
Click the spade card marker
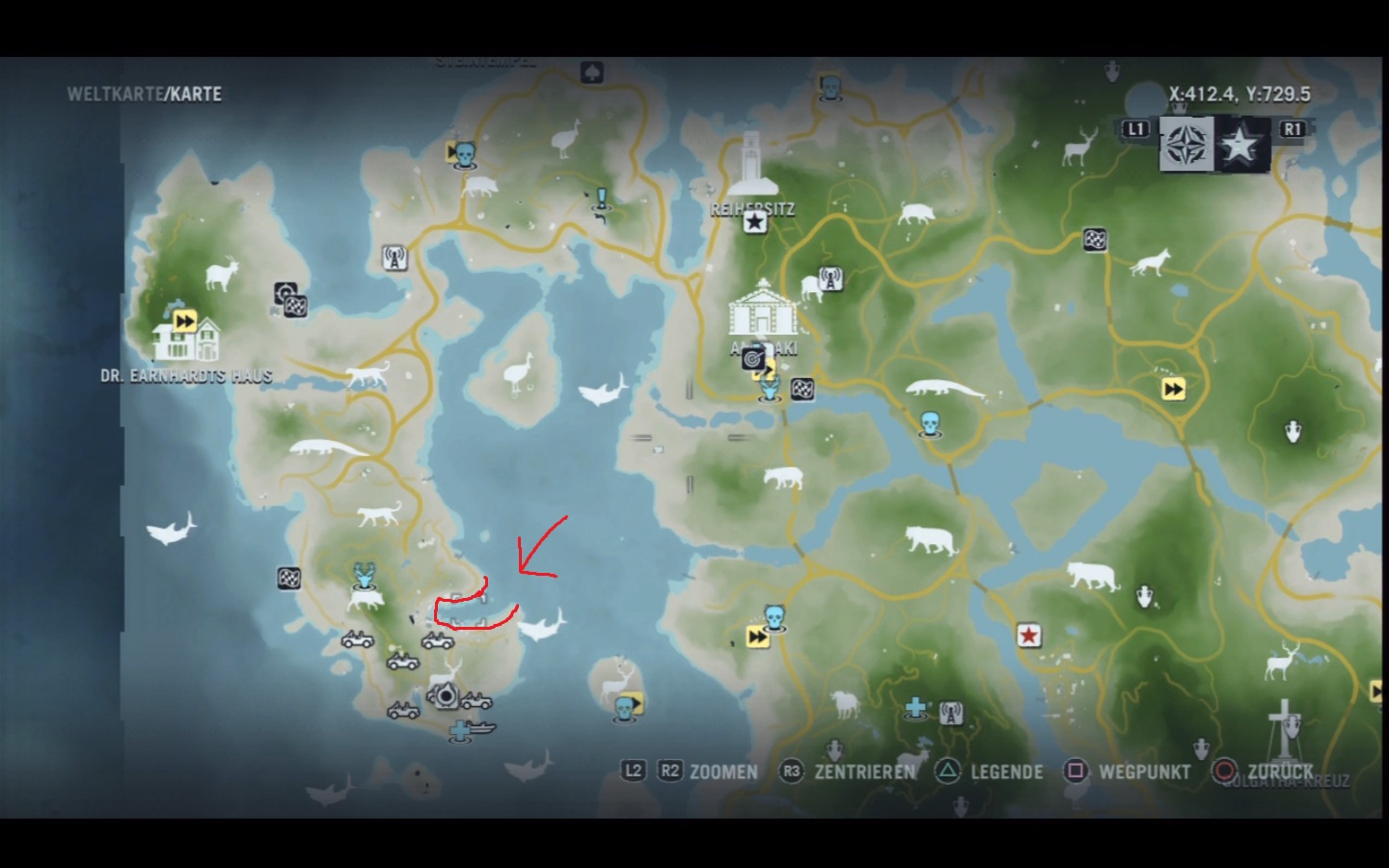pos(592,72)
